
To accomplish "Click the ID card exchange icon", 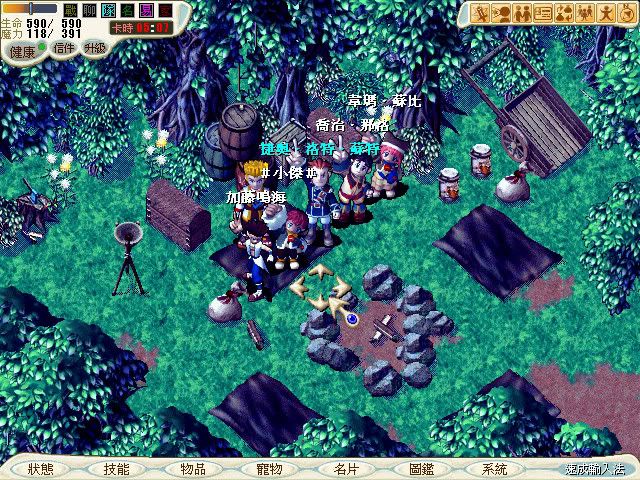I will pyautogui.click(x=543, y=13).
